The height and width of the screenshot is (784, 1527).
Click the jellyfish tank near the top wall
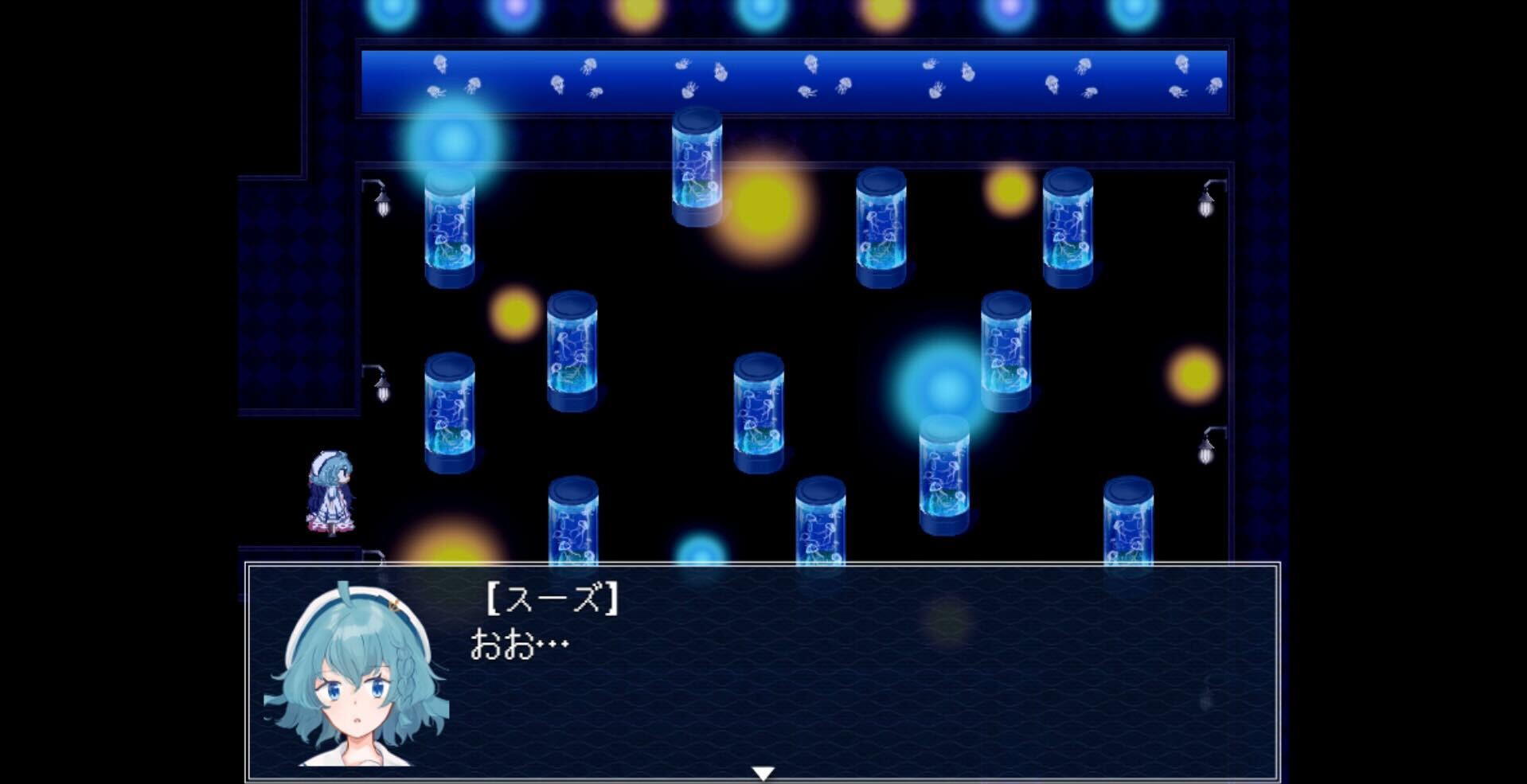point(699,167)
